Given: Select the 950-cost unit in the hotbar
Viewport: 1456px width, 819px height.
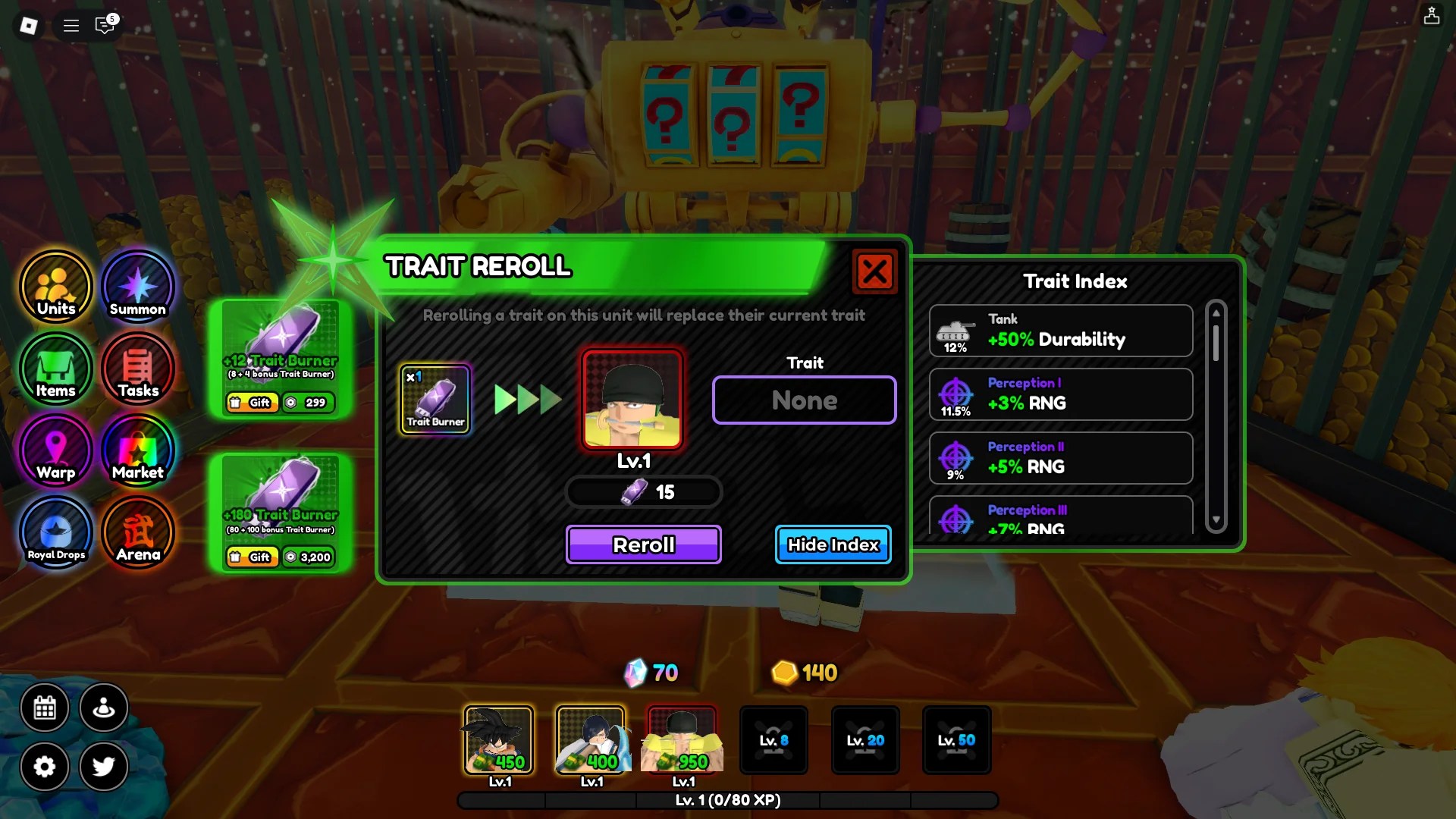Looking at the screenshot, I should 681,739.
